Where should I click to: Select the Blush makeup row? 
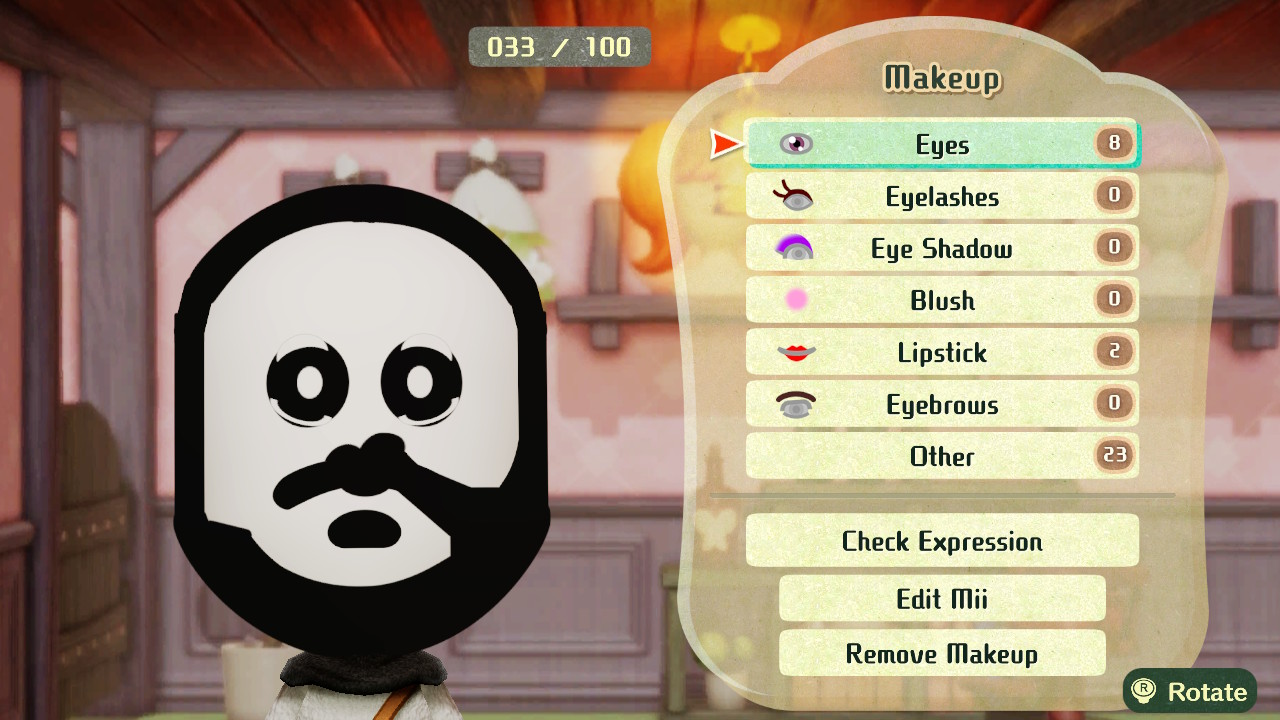941,300
